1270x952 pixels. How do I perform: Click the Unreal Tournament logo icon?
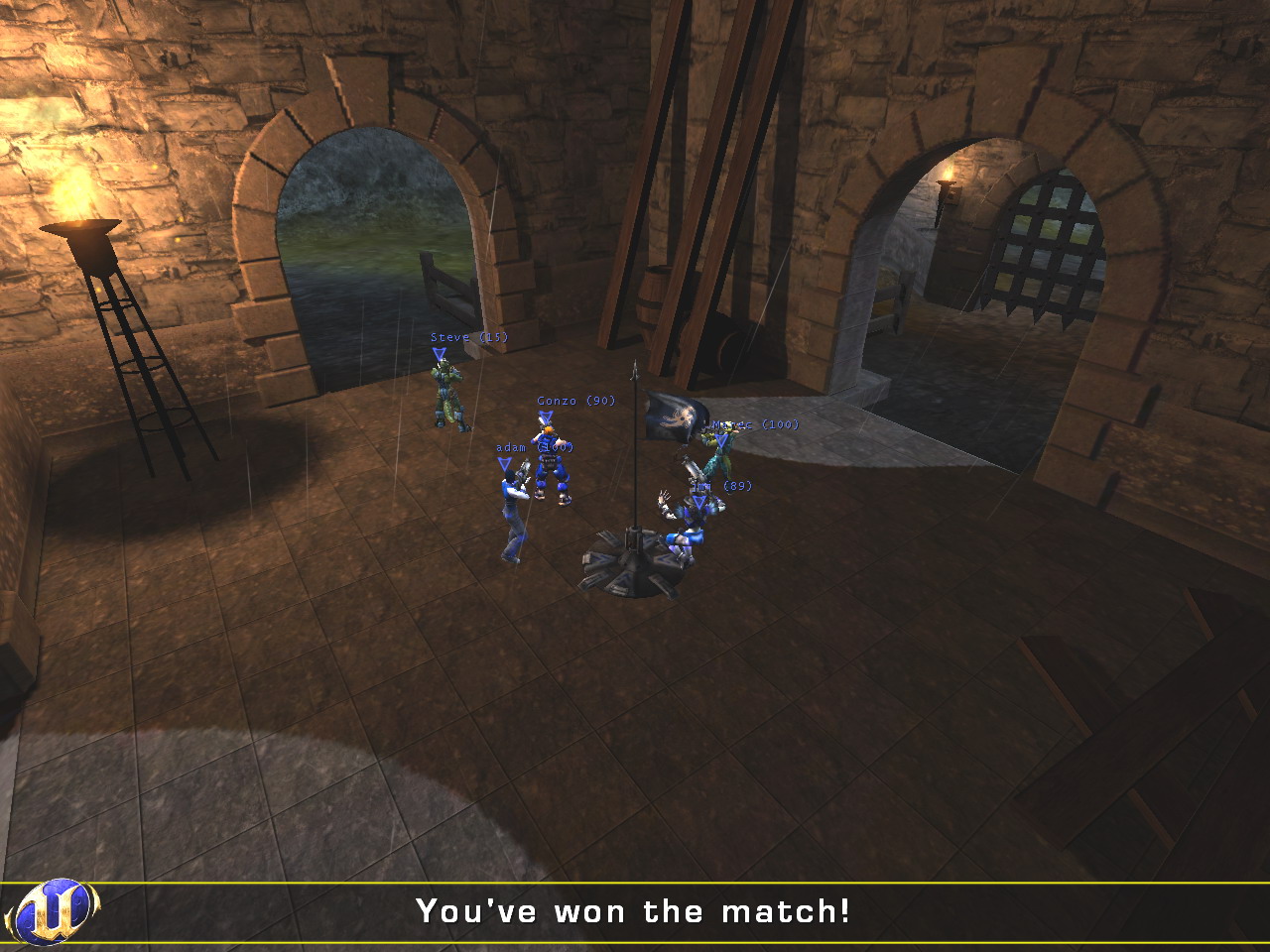pyautogui.click(x=52, y=911)
